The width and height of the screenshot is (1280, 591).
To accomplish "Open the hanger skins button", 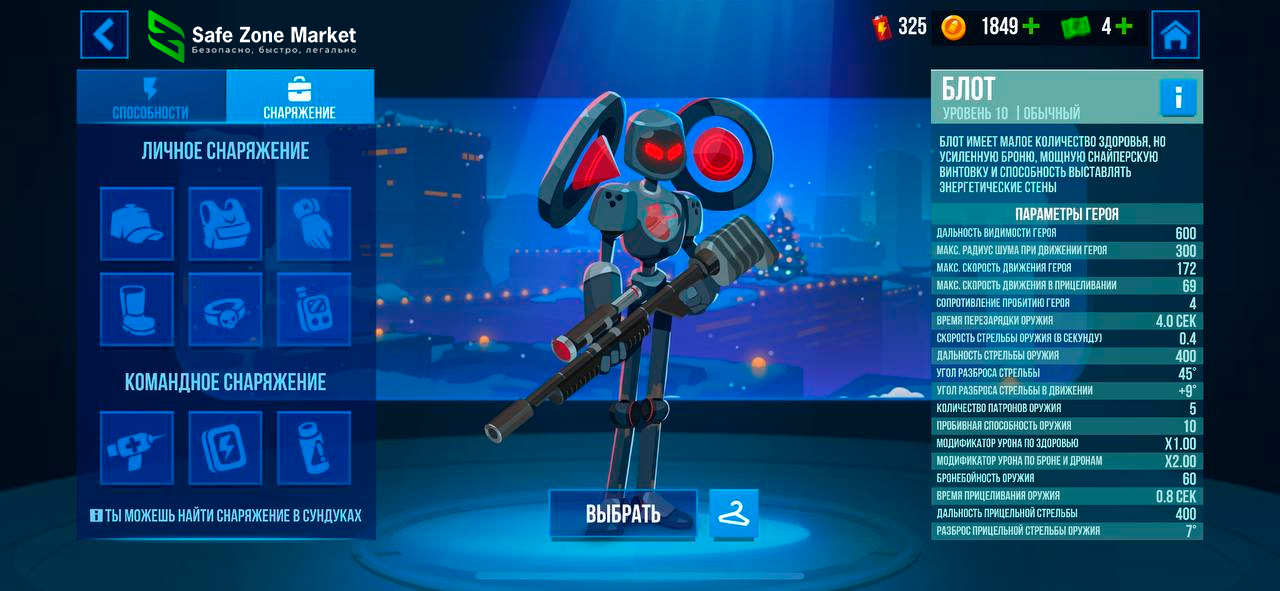I will pos(734,514).
